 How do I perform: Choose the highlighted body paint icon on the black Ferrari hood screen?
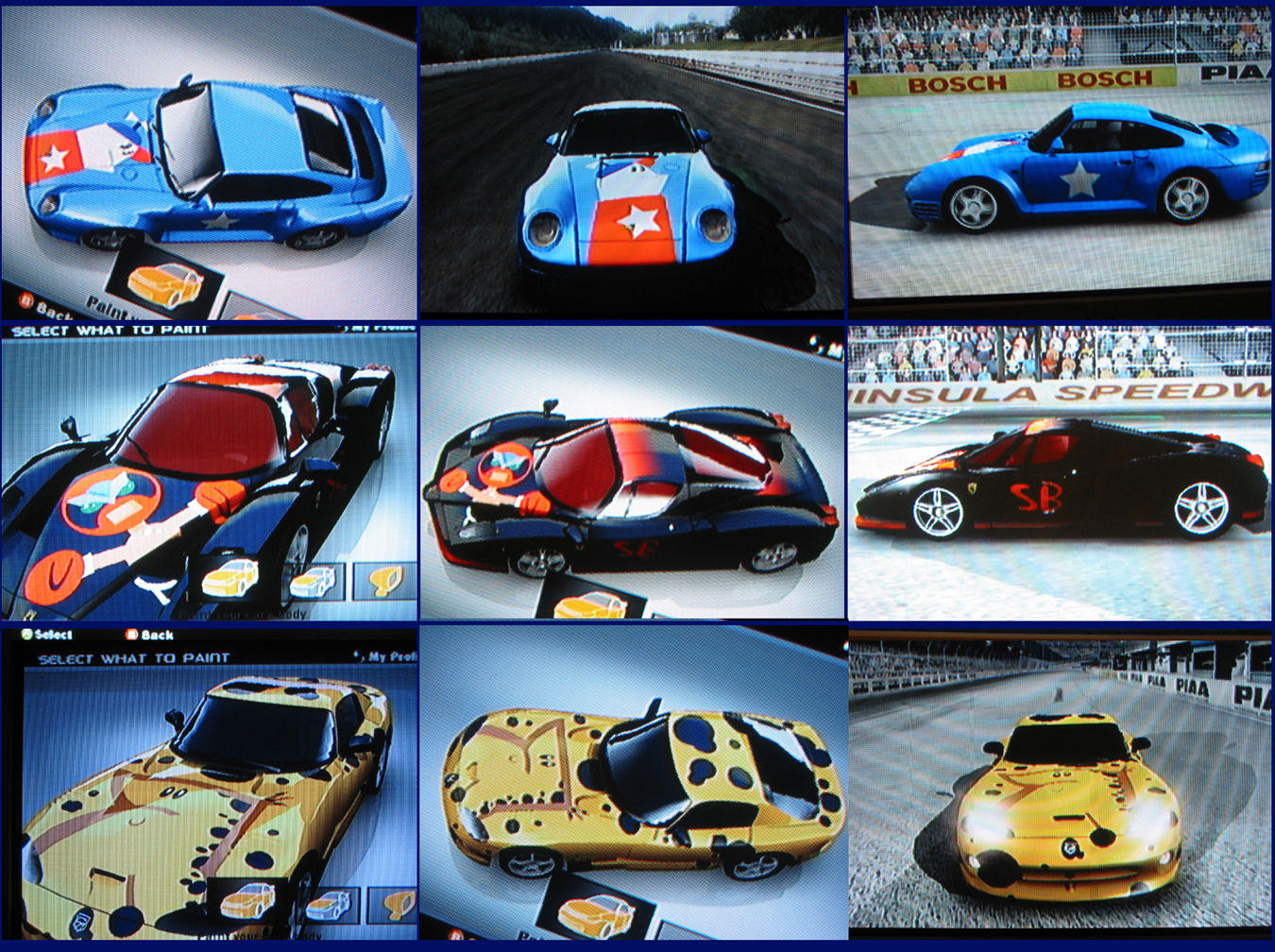pyautogui.click(x=229, y=578)
